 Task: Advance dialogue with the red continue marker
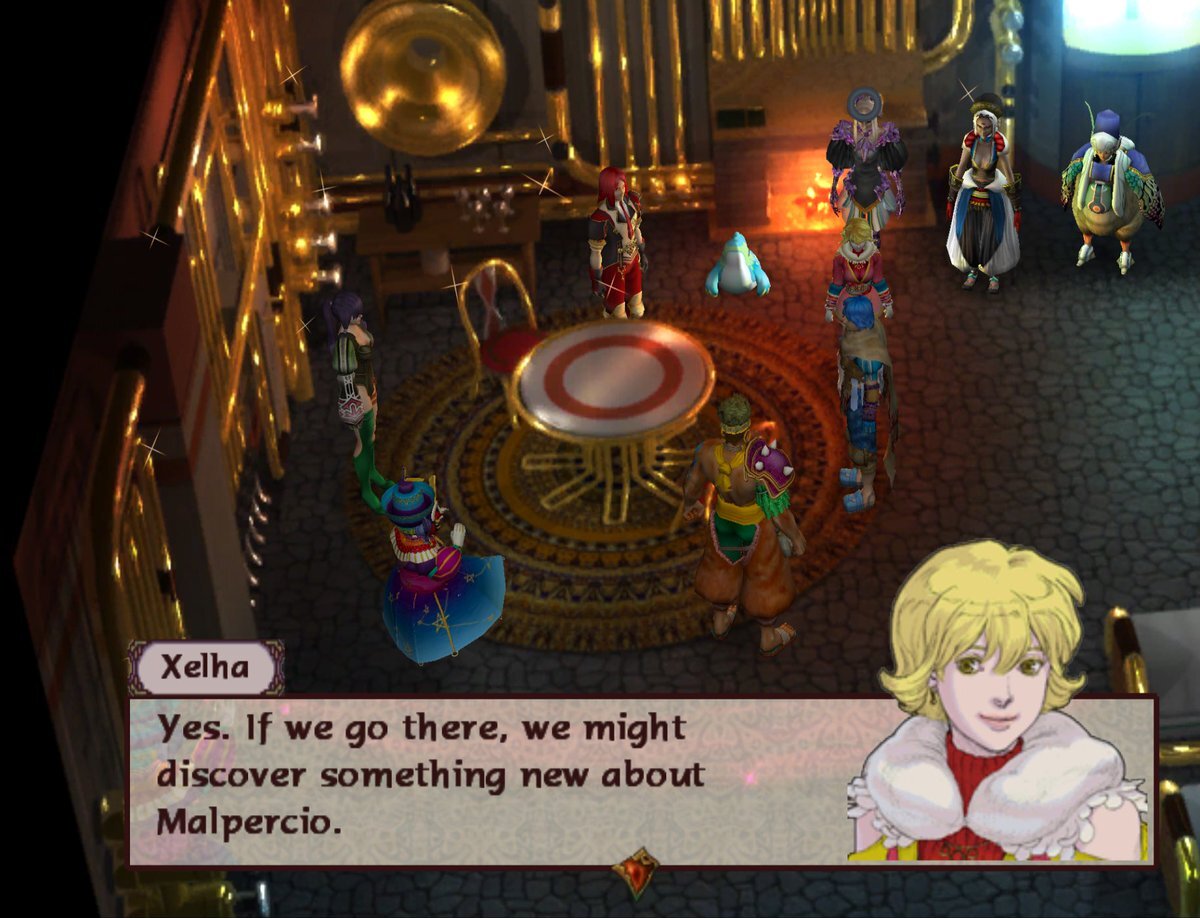[636, 871]
